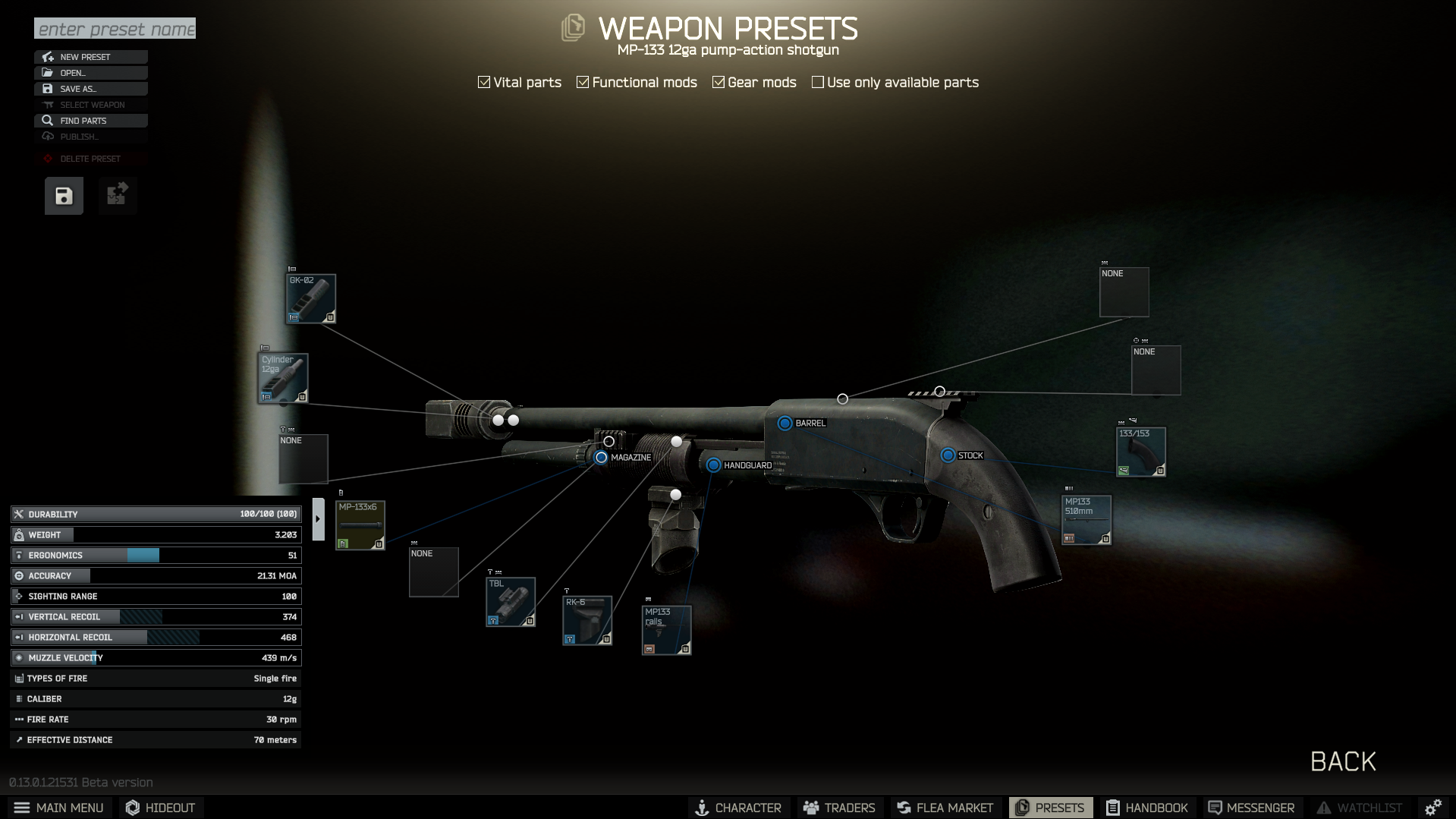Open the Messenger chat icon
The width and height of the screenshot is (1456, 819).
(x=1215, y=808)
